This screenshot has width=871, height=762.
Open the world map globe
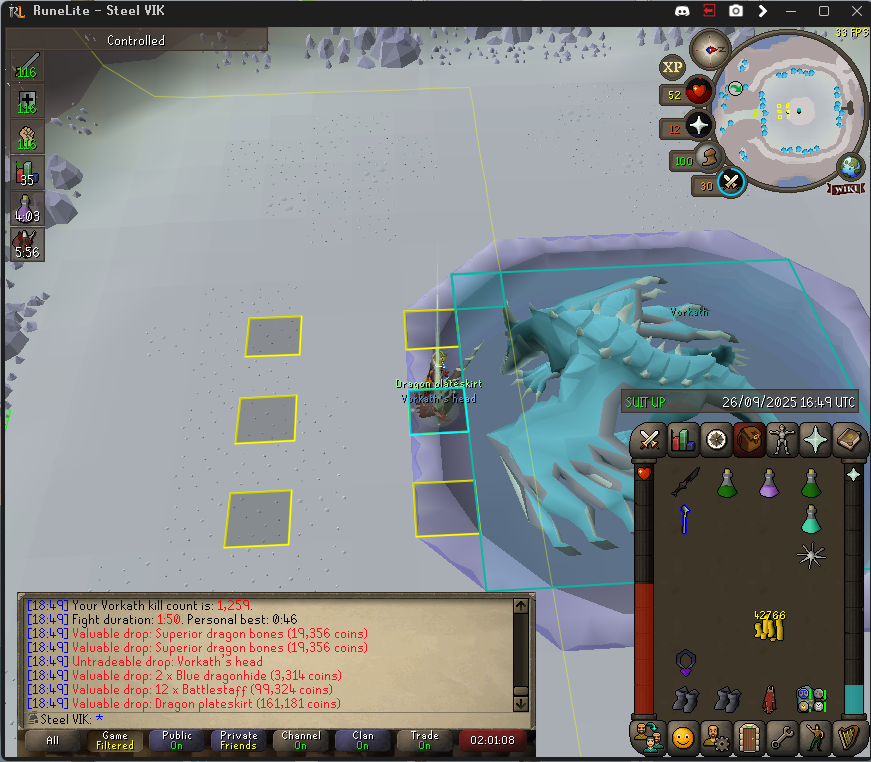click(851, 166)
